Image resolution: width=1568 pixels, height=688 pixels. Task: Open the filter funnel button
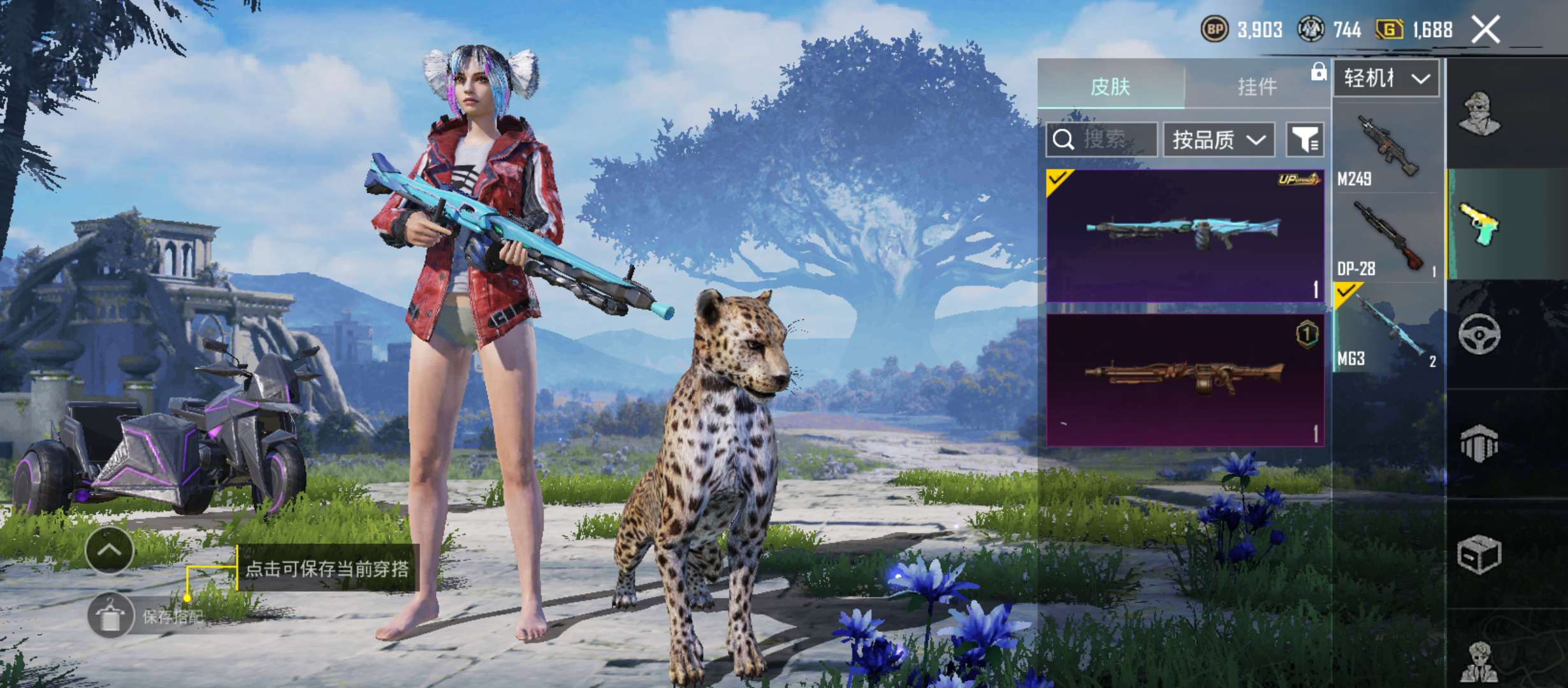point(1305,140)
